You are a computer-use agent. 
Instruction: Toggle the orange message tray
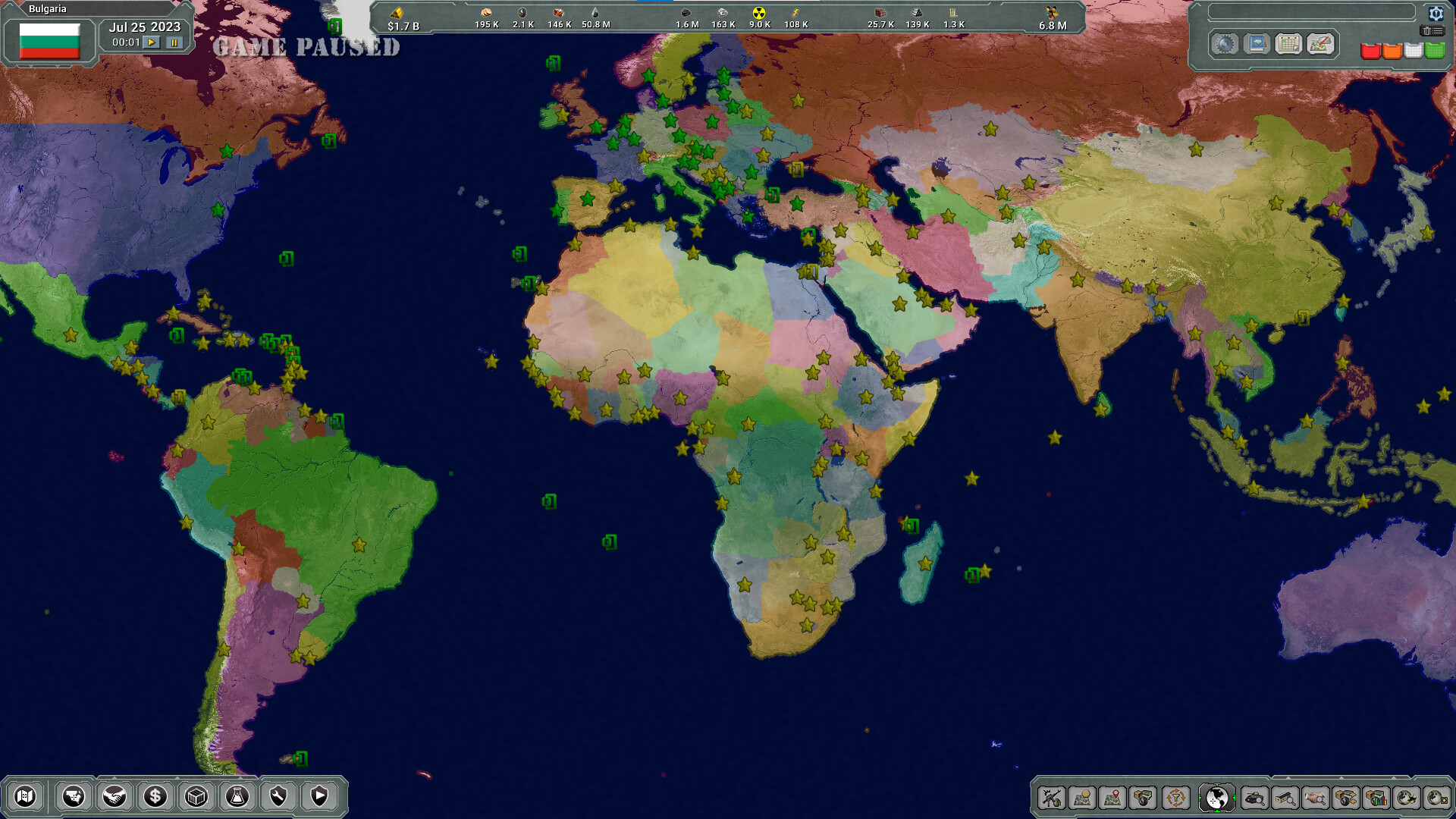point(1392,52)
